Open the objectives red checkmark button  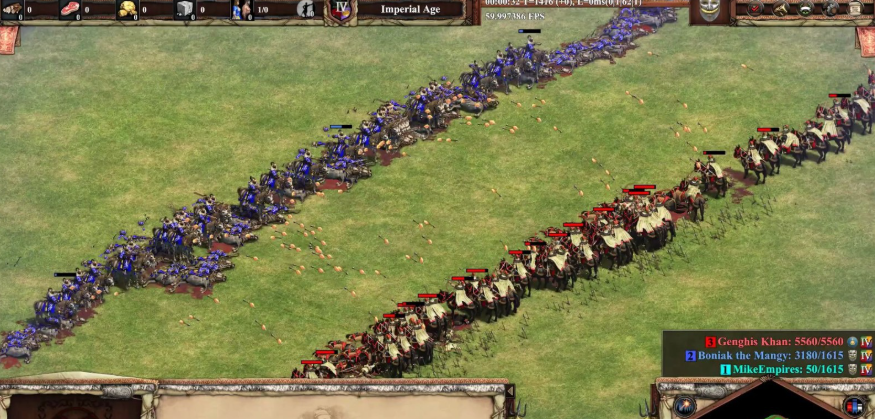(752, 9)
